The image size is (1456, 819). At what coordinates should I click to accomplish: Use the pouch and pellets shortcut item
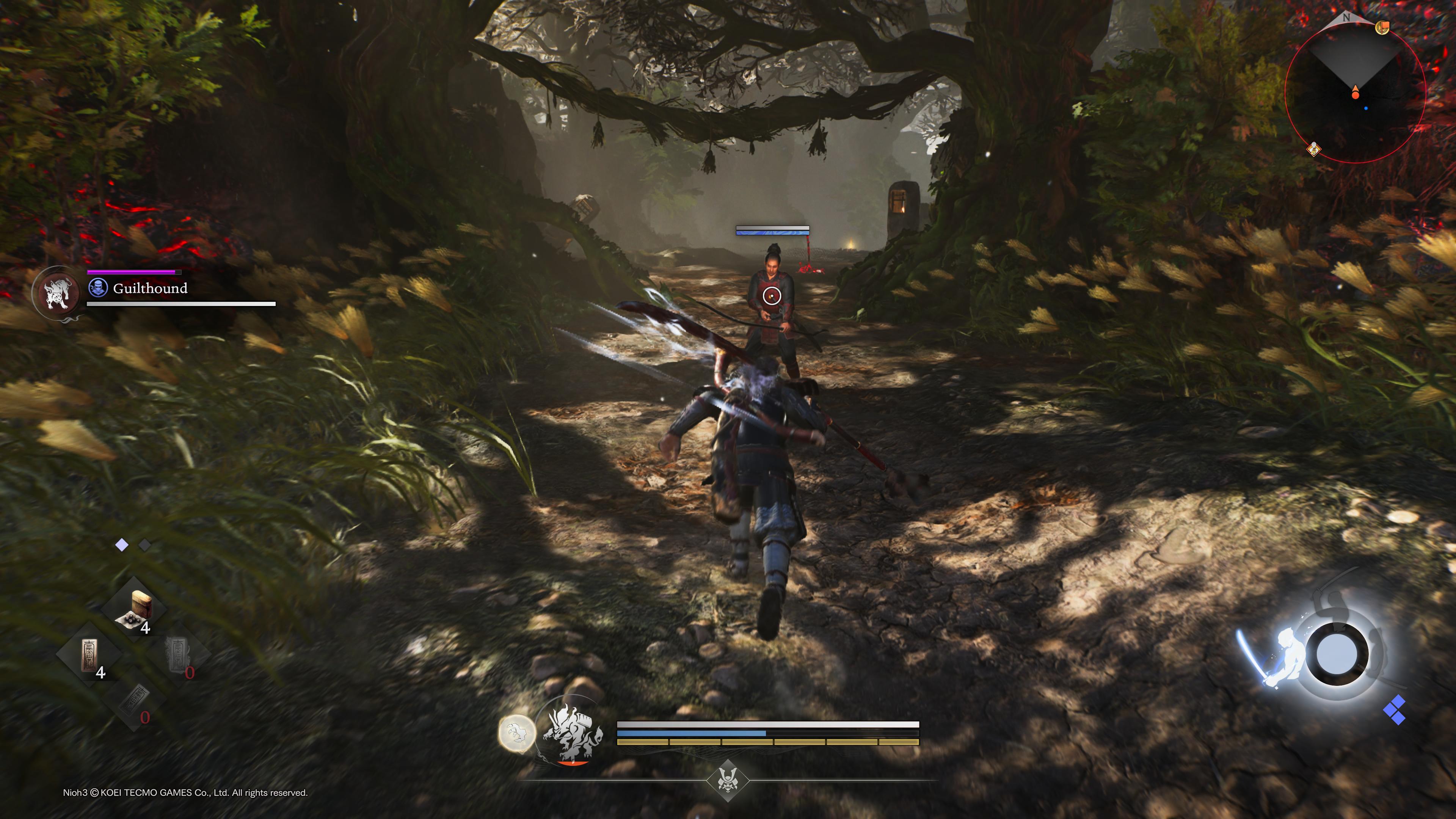135,609
